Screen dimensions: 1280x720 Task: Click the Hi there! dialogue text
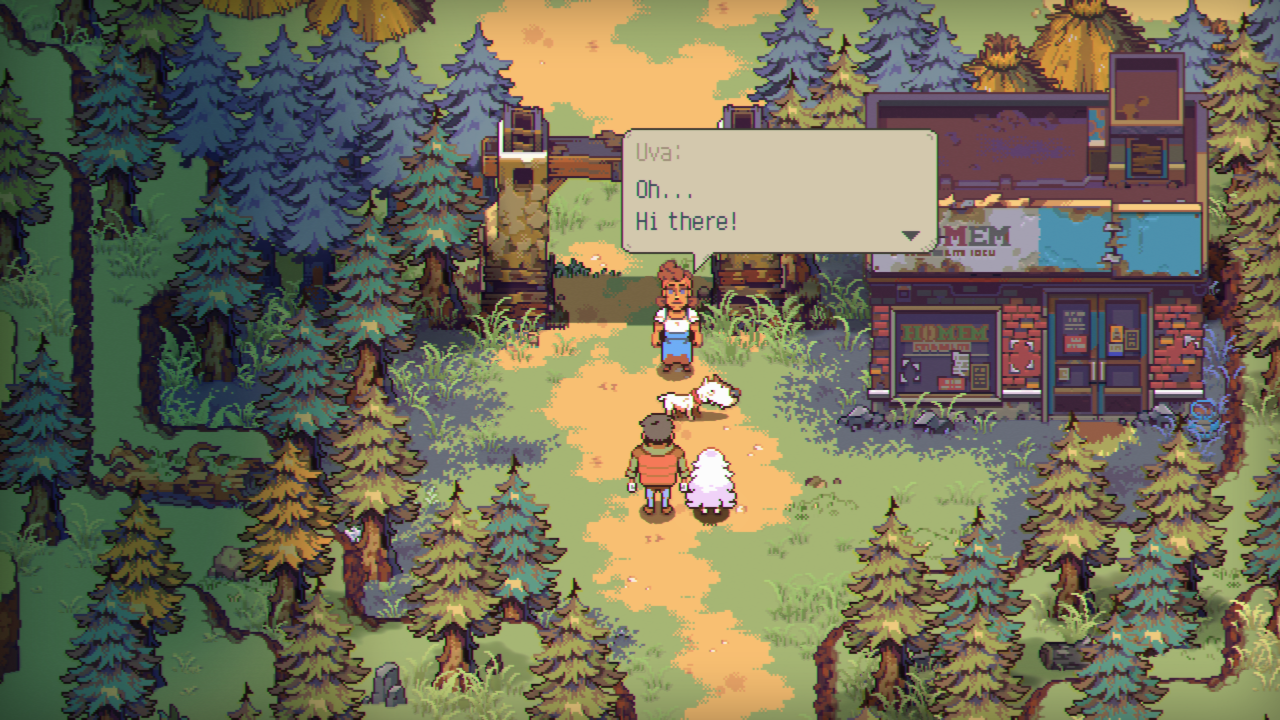point(686,221)
